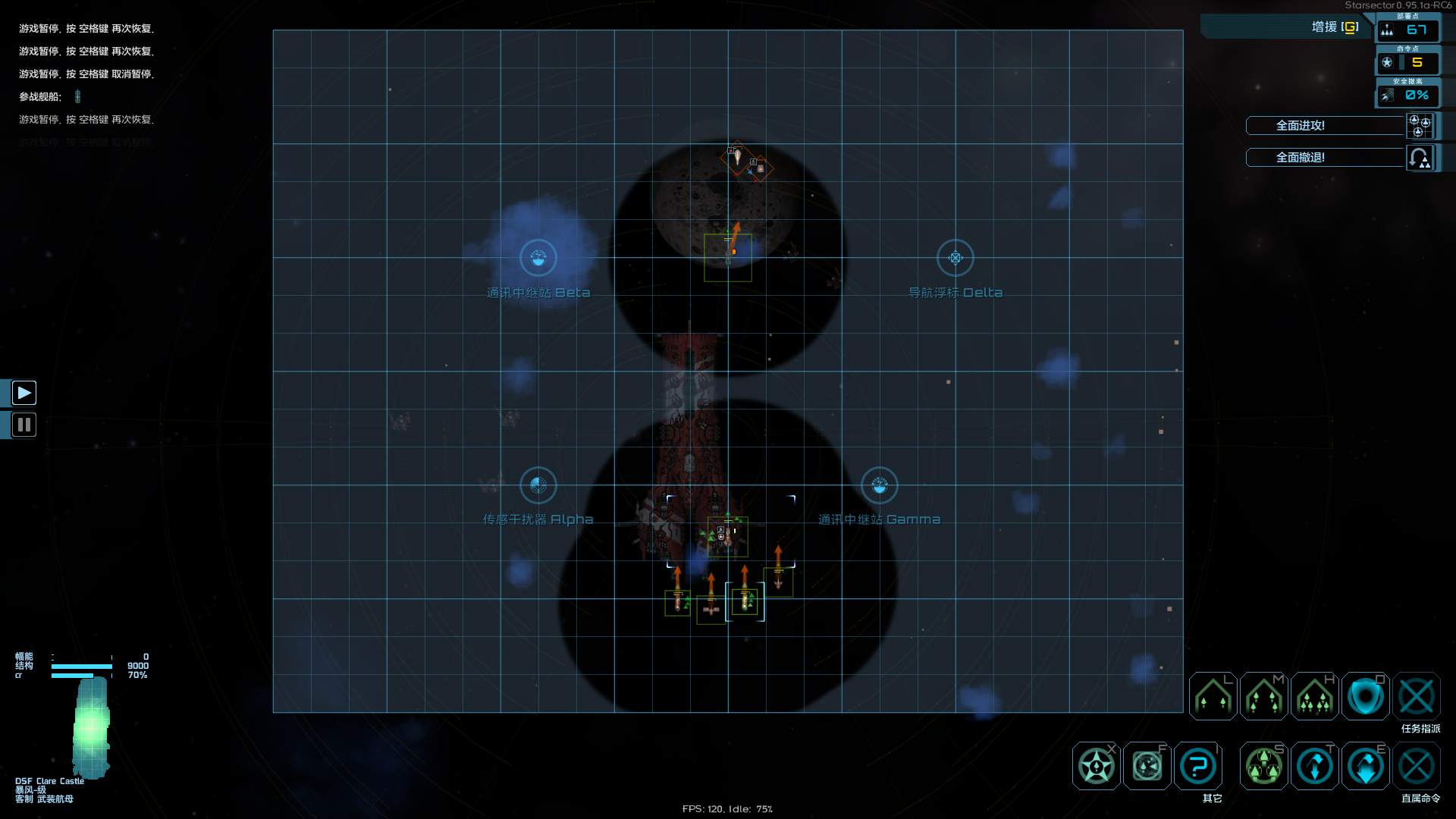1456x819 pixels.
Task: Cancel direct command via the 直属命令 X icon
Action: coord(1417,766)
